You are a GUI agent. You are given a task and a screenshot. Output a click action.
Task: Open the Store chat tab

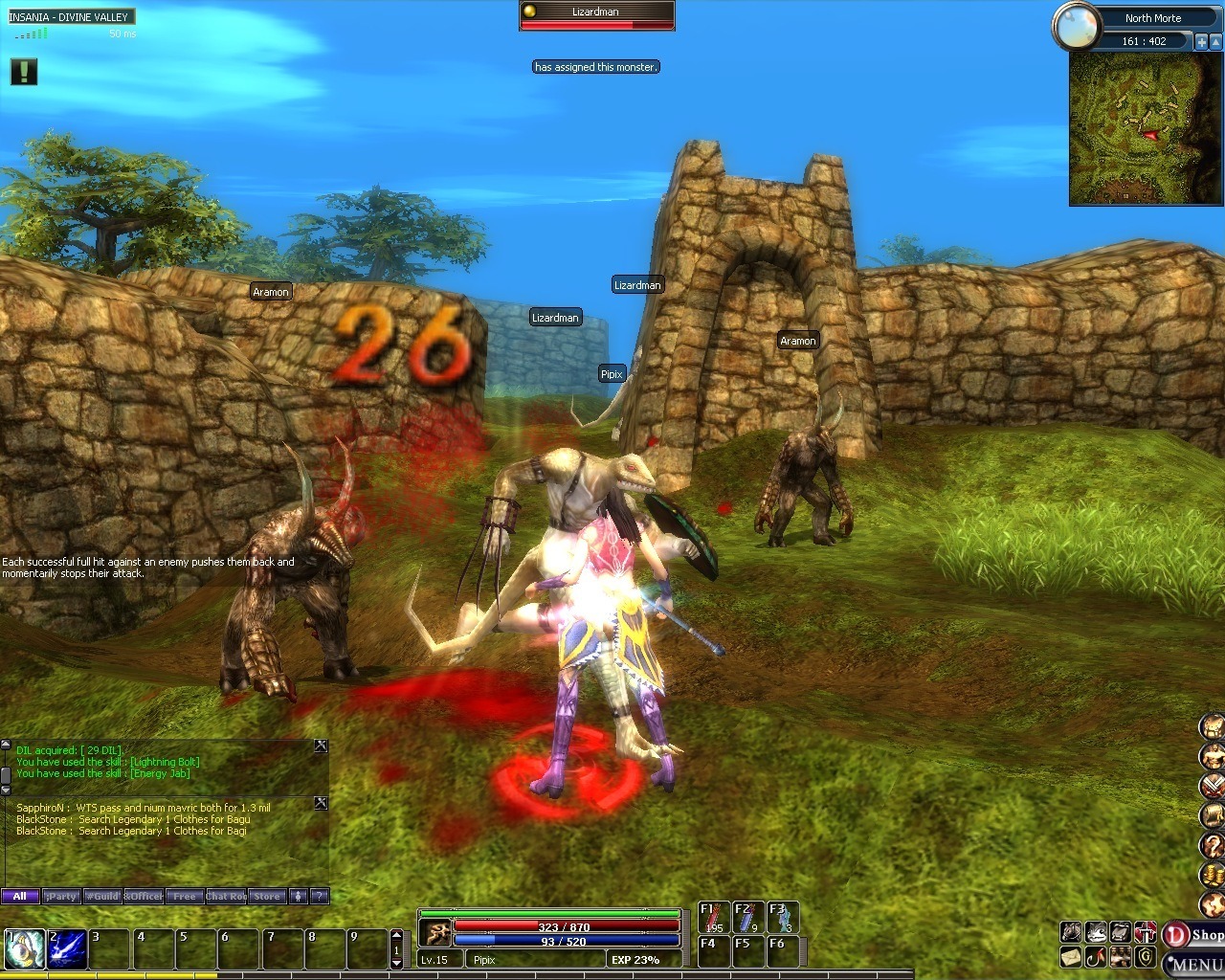click(267, 897)
